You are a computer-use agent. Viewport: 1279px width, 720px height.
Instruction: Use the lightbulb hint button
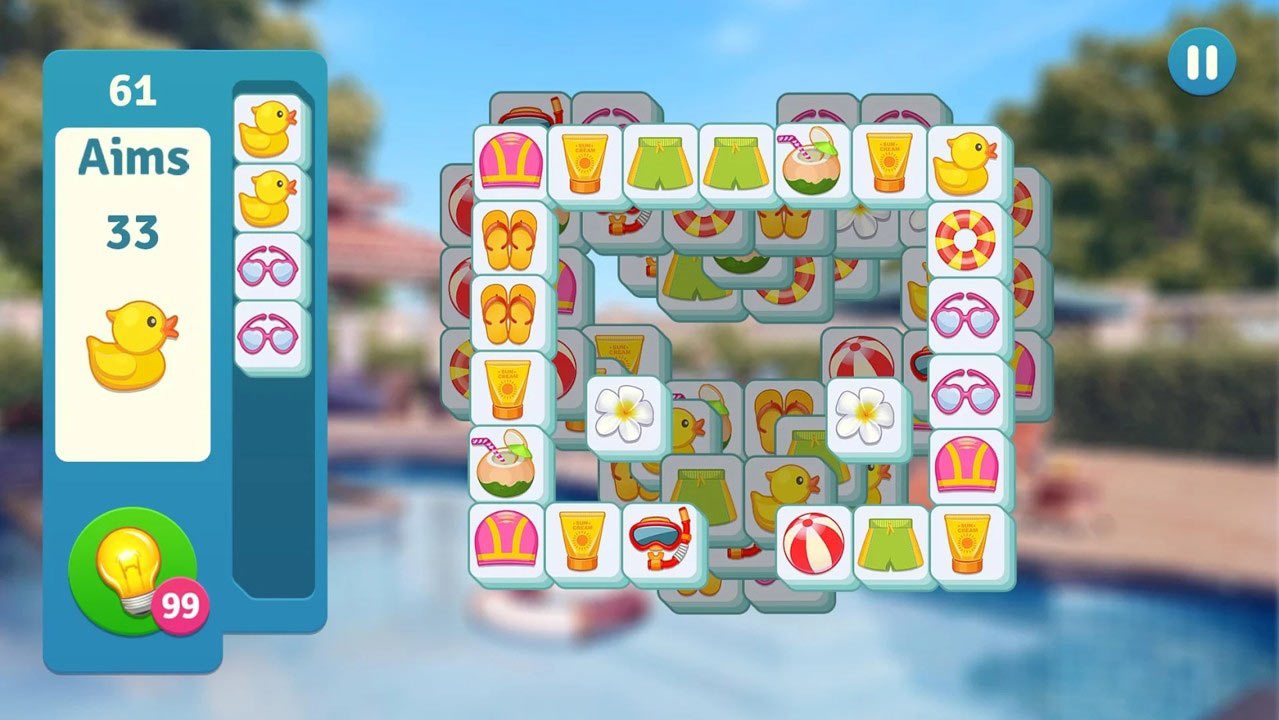131,569
